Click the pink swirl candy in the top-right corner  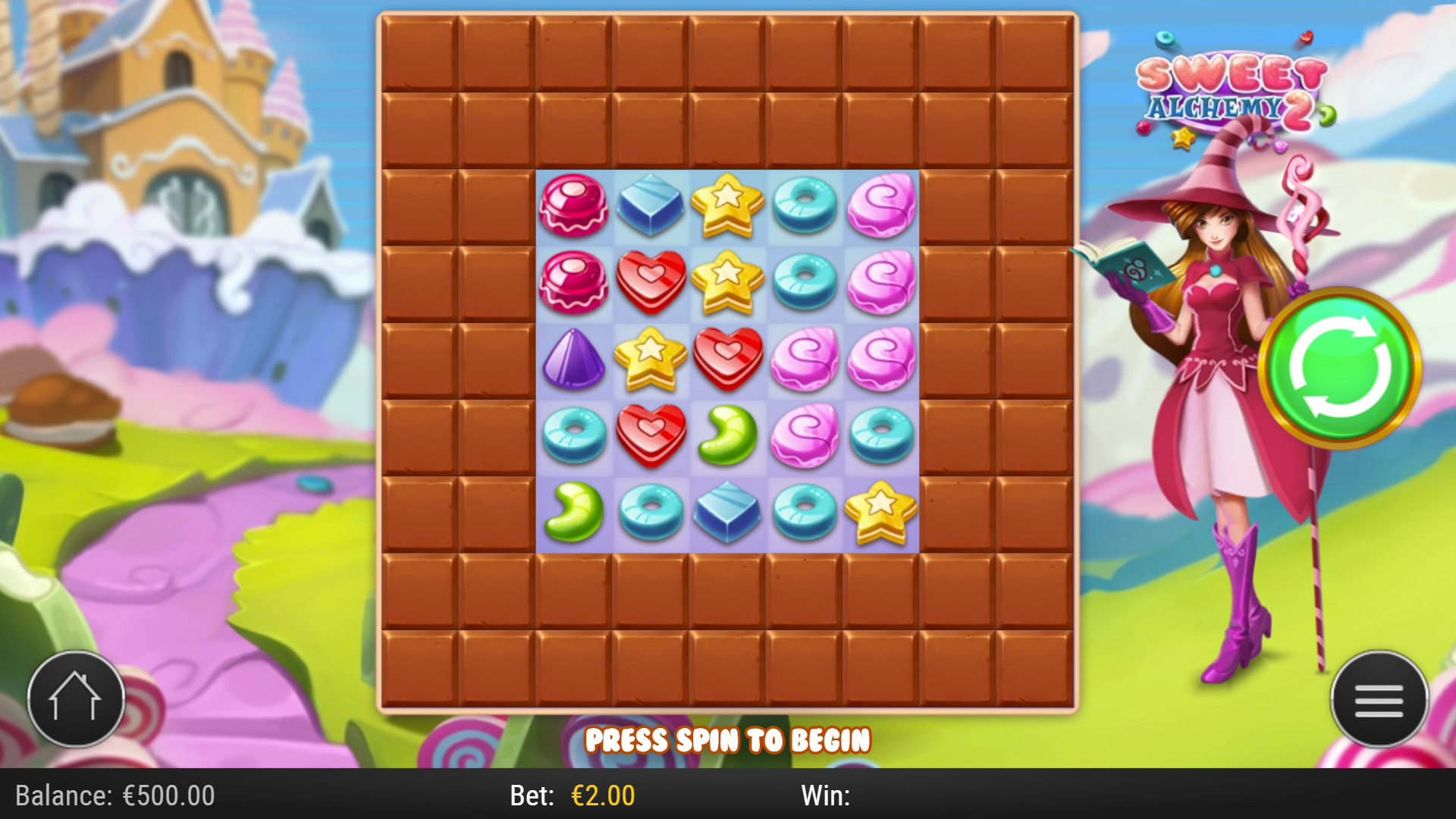[880, 205]
